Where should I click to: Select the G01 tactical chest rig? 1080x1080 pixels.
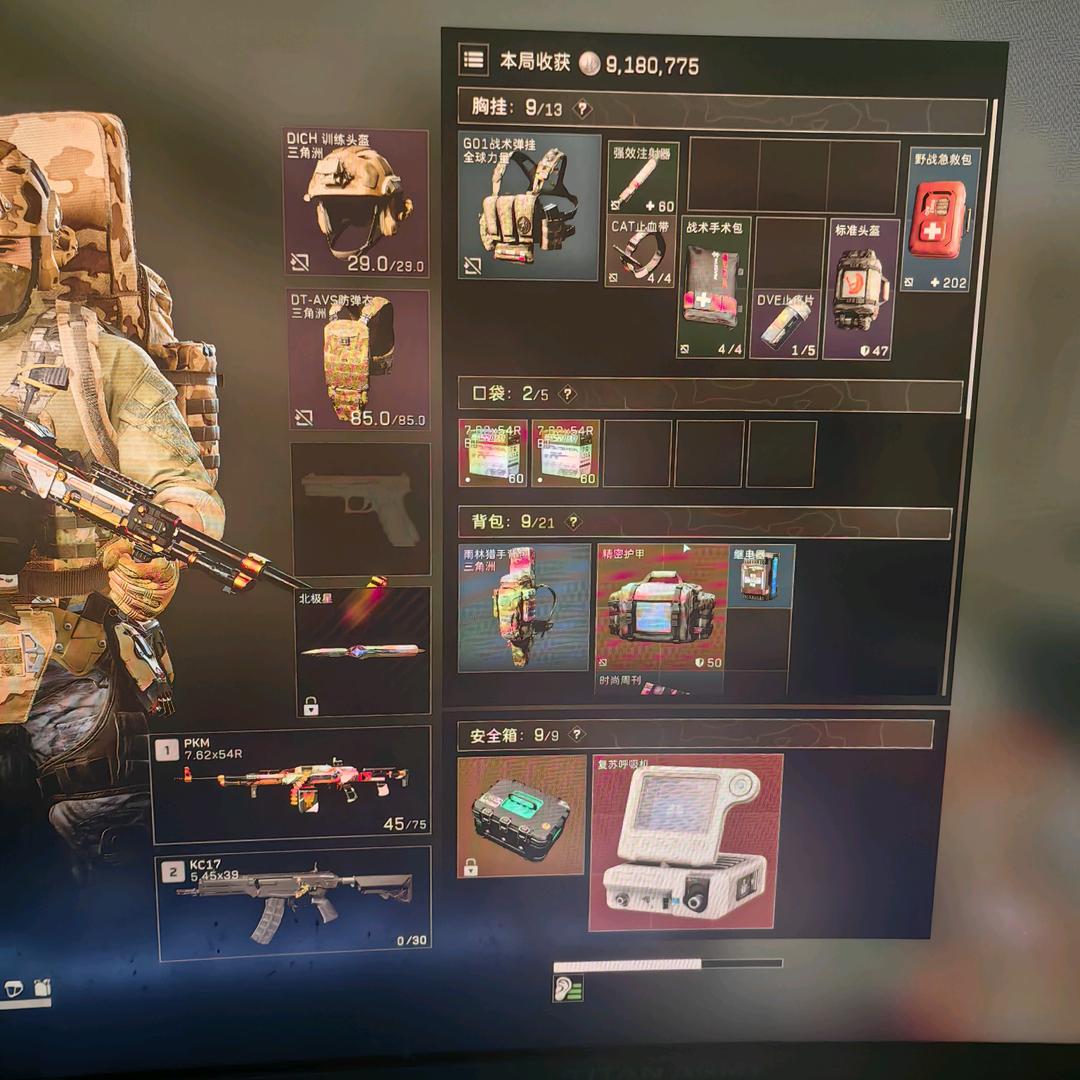(x=530, y=207)
